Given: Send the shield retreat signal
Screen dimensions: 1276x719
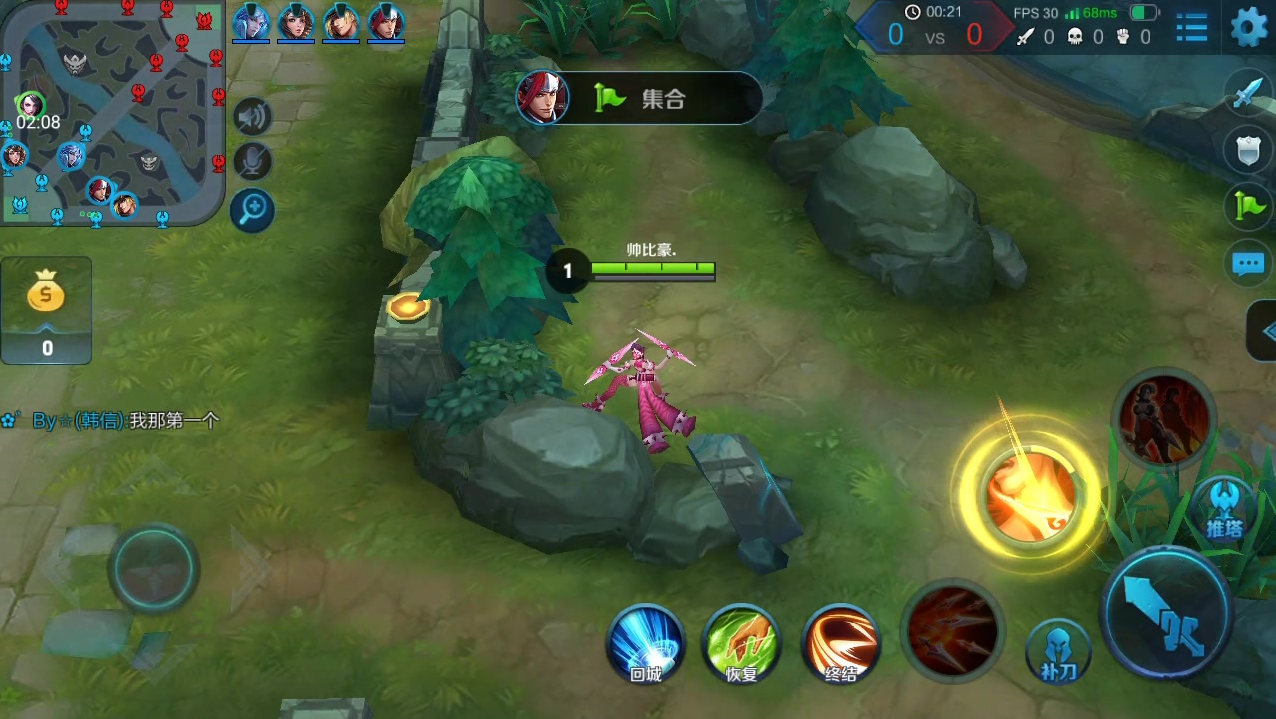Looking at the screenshot, I should coord(1247,150).
